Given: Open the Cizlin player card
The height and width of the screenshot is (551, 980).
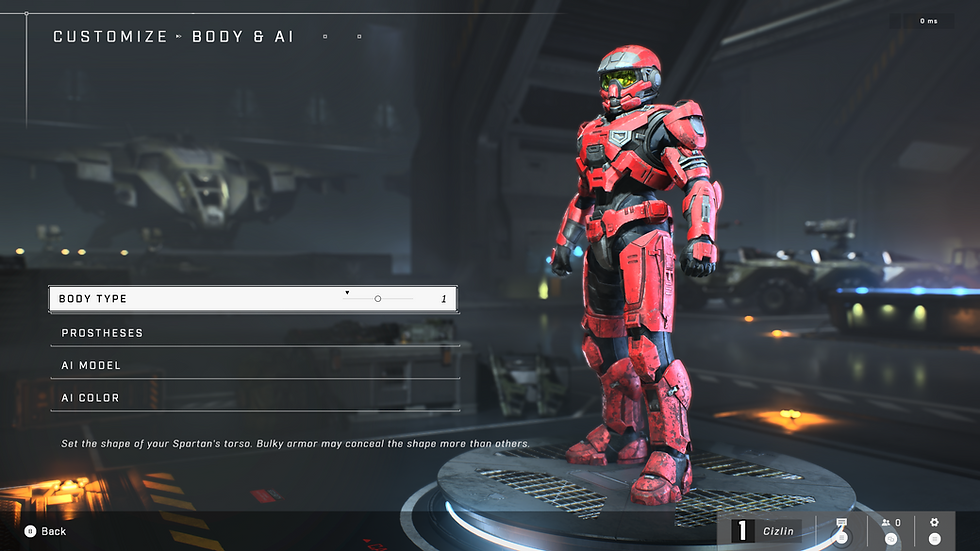Looking at the screenshot, I should coord(766,531).
